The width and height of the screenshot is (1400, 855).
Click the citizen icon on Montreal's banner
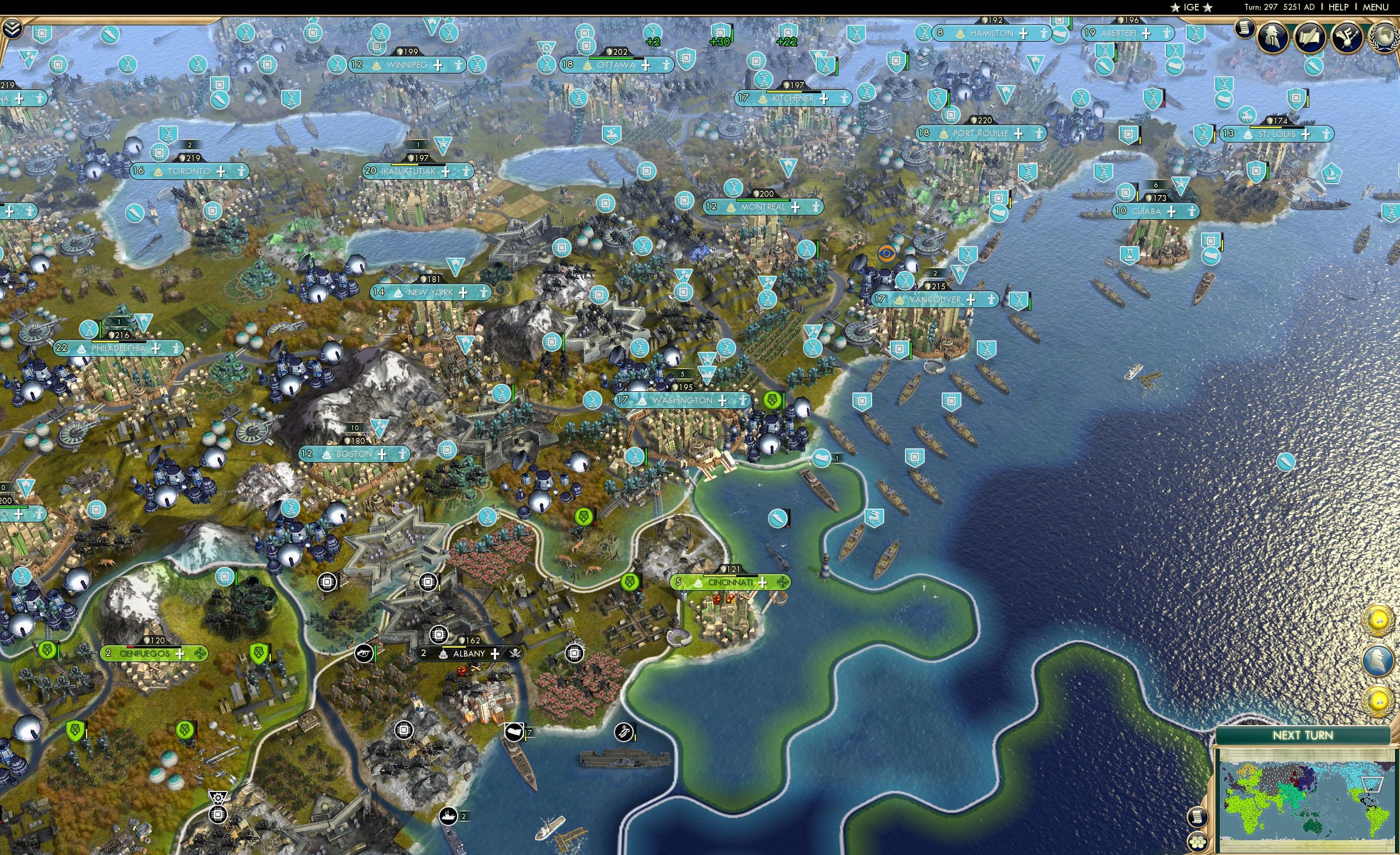(x=816, y=207)
